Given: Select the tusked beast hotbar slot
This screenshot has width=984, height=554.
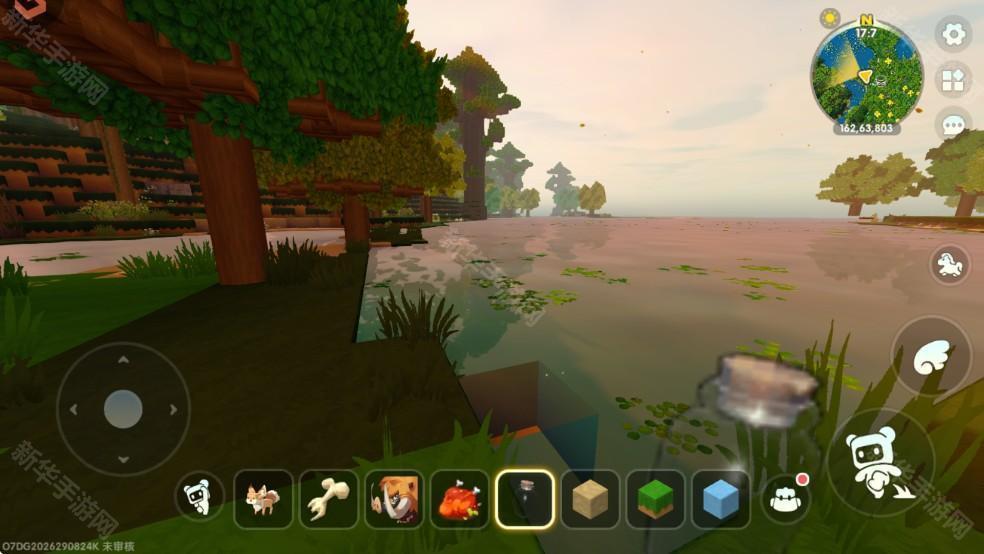Looking at the screenshot, I should click(394, 499).
